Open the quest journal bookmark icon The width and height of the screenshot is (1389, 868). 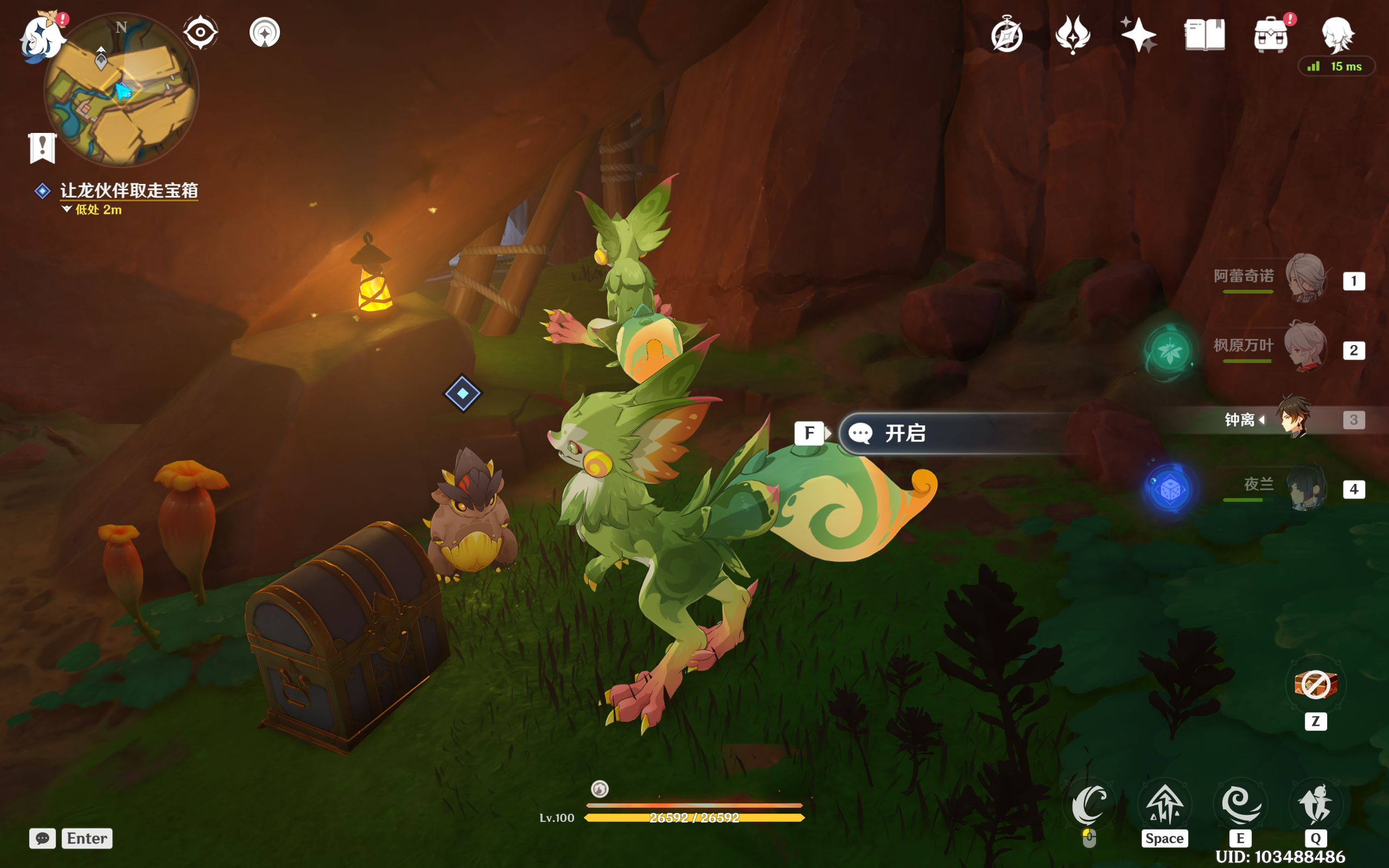[42, 148]
